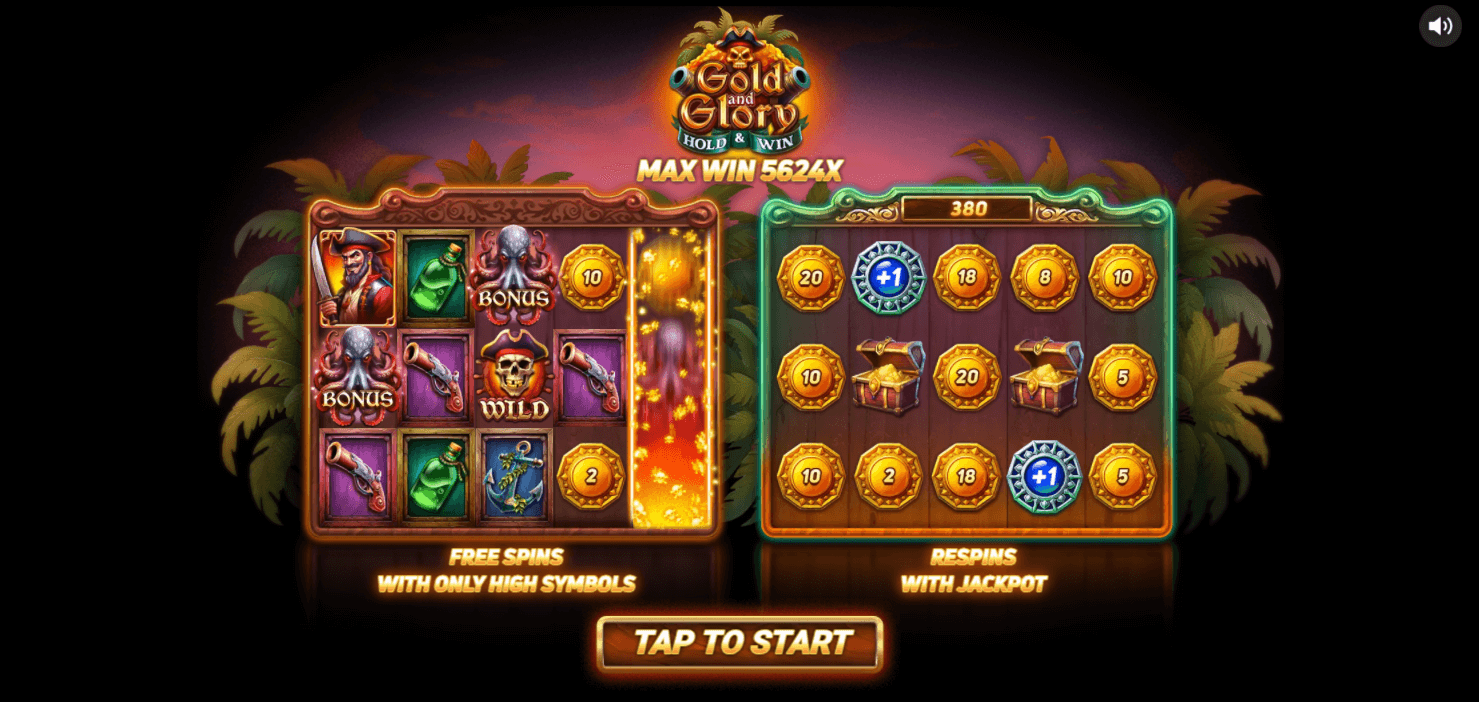Toggle the sound speaker icon

pyautogui.click(x=1440, y=26)
